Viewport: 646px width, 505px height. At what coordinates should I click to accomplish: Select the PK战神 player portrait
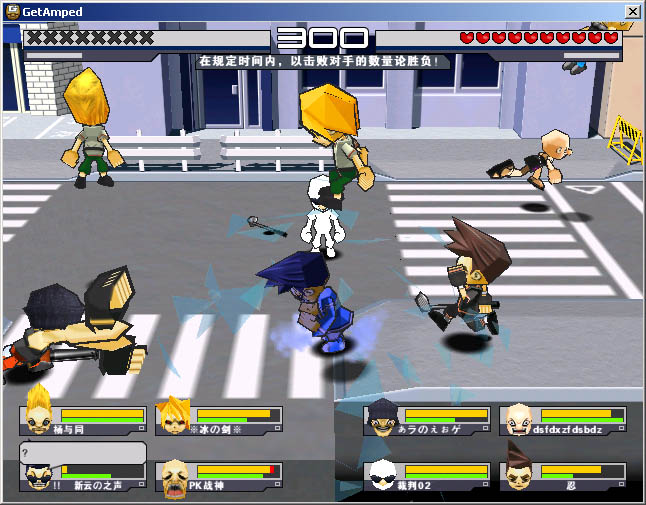(174, 477)
